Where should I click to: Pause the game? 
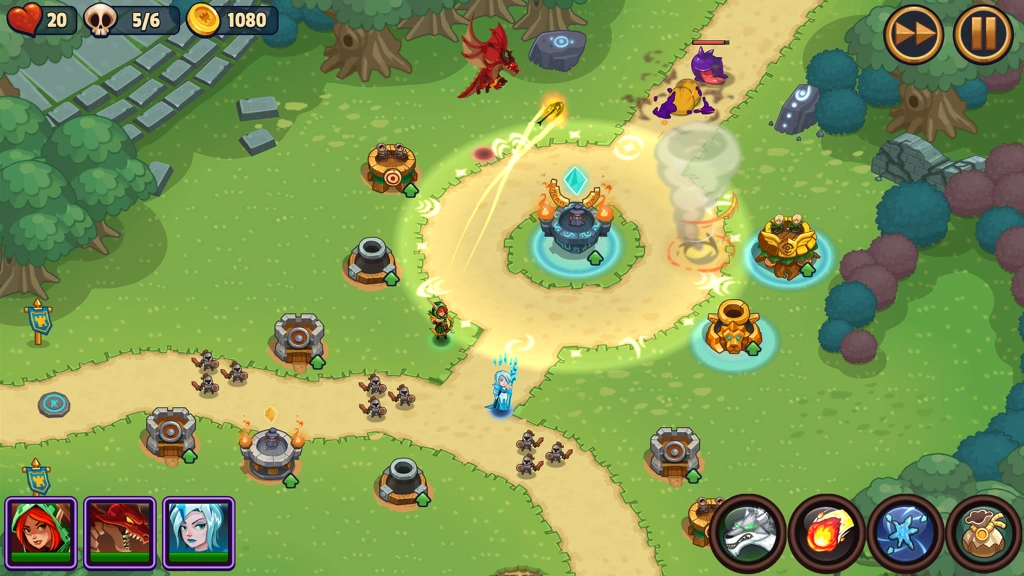tap(982, 35)
